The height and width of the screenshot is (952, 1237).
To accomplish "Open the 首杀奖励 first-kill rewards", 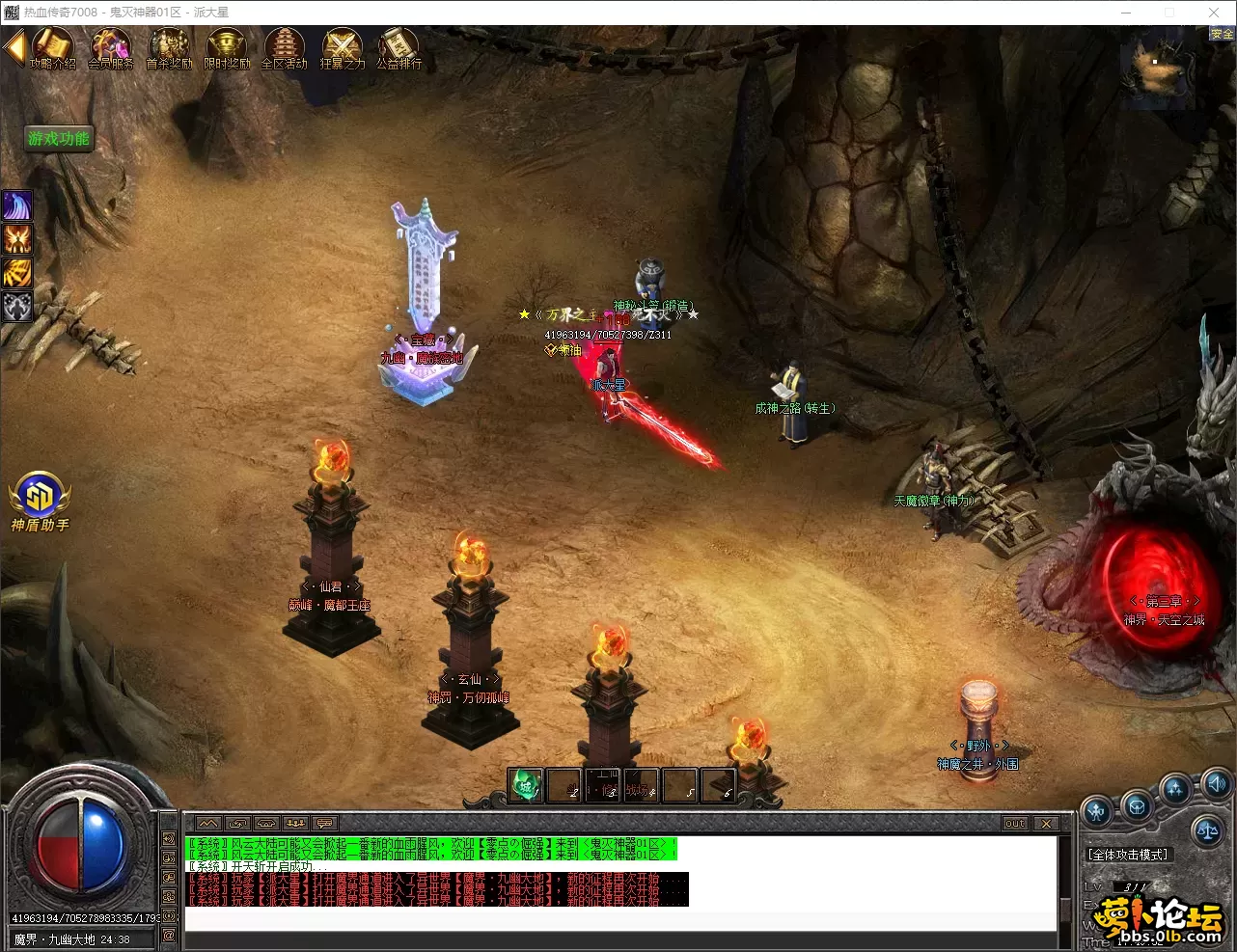I will click(x=169, y=47).
